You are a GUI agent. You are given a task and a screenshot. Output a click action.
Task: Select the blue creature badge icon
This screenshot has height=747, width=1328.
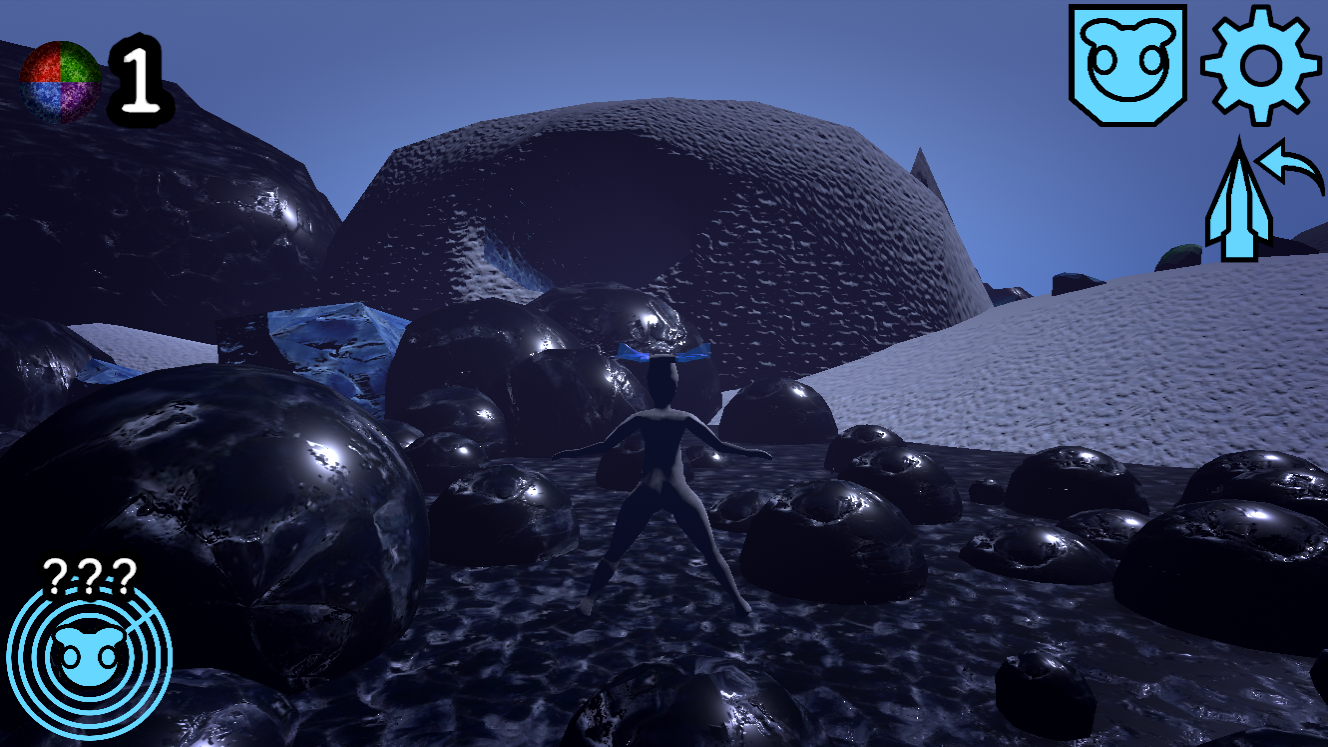[1128, 64]
